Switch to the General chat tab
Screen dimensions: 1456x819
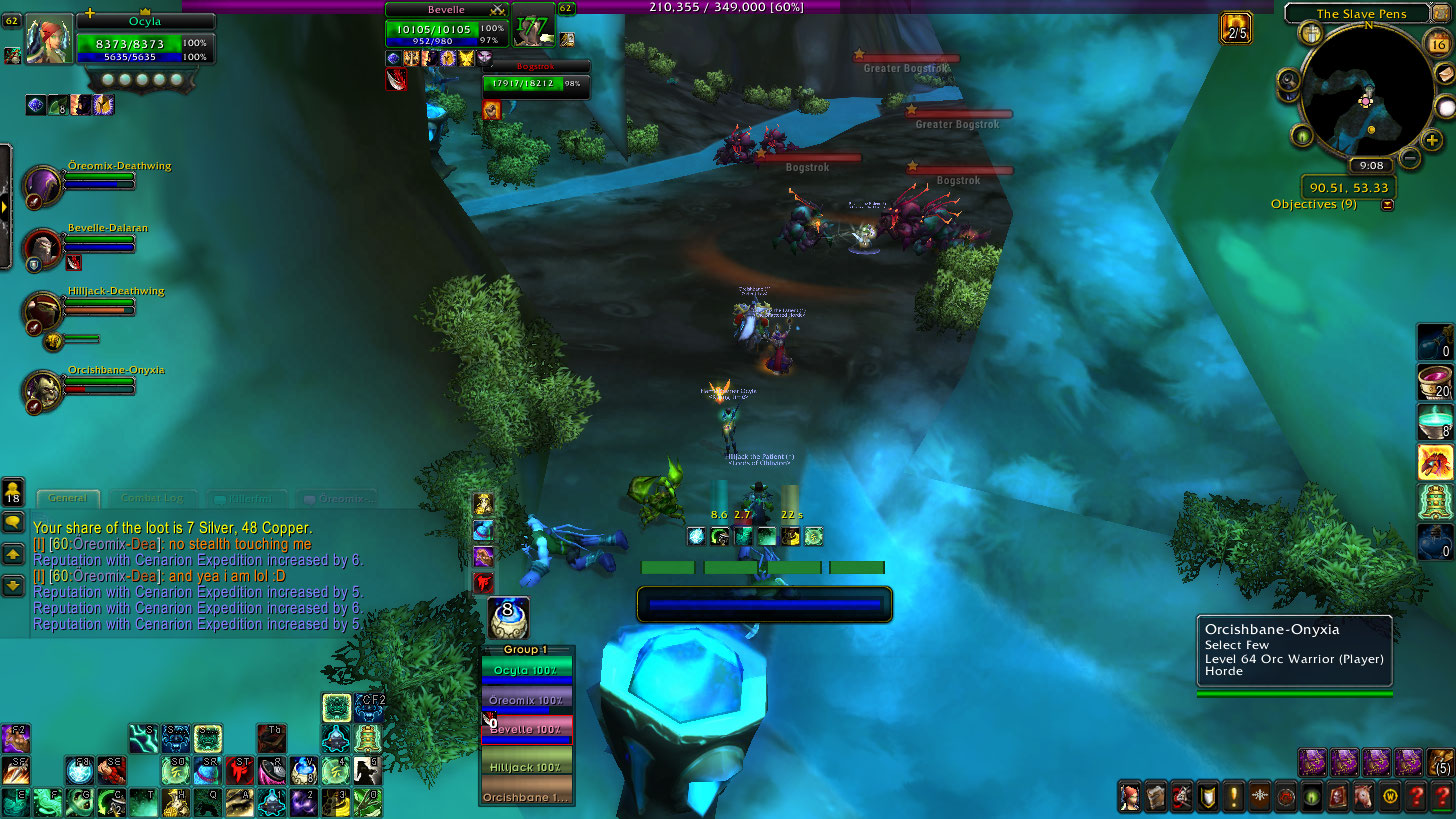point(68,498)
